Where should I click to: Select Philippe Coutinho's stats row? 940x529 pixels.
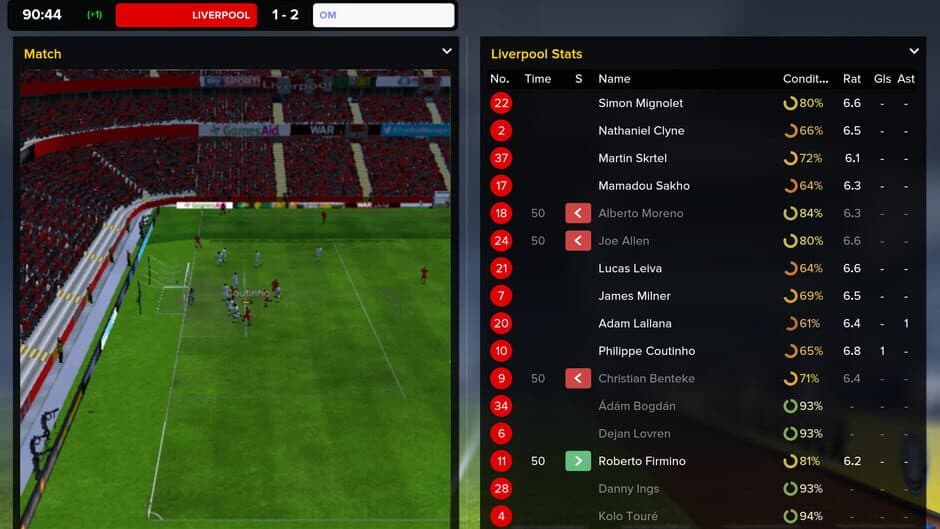tap(646, 351)
